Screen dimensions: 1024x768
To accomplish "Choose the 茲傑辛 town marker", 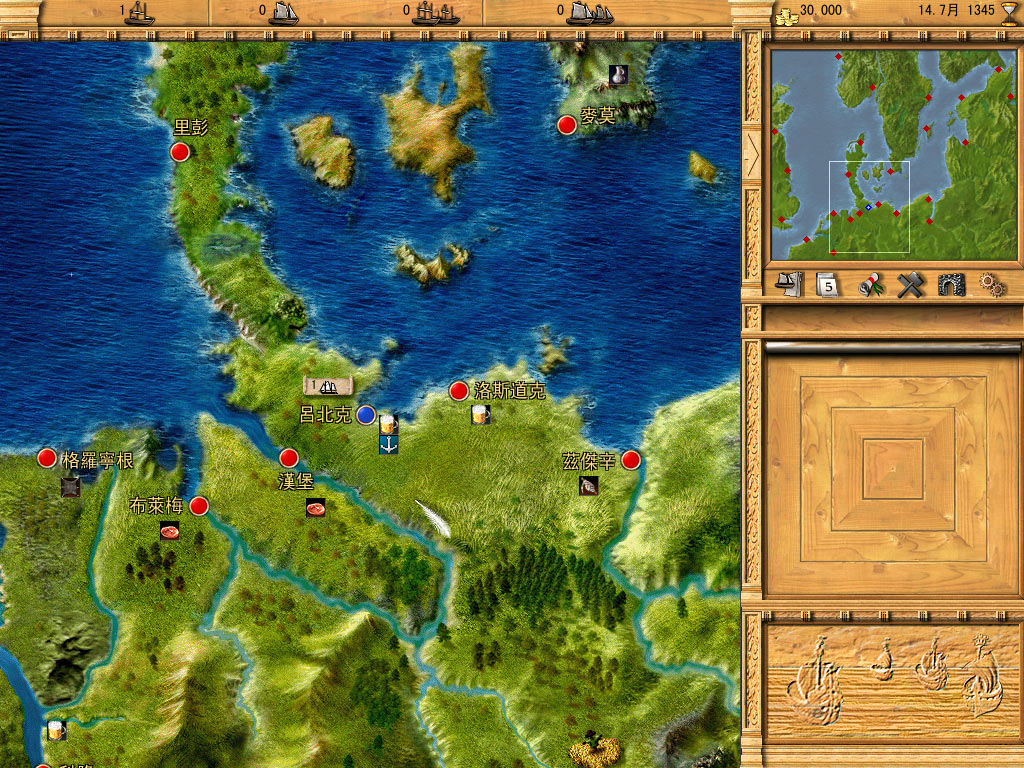I will click(631, 460).
